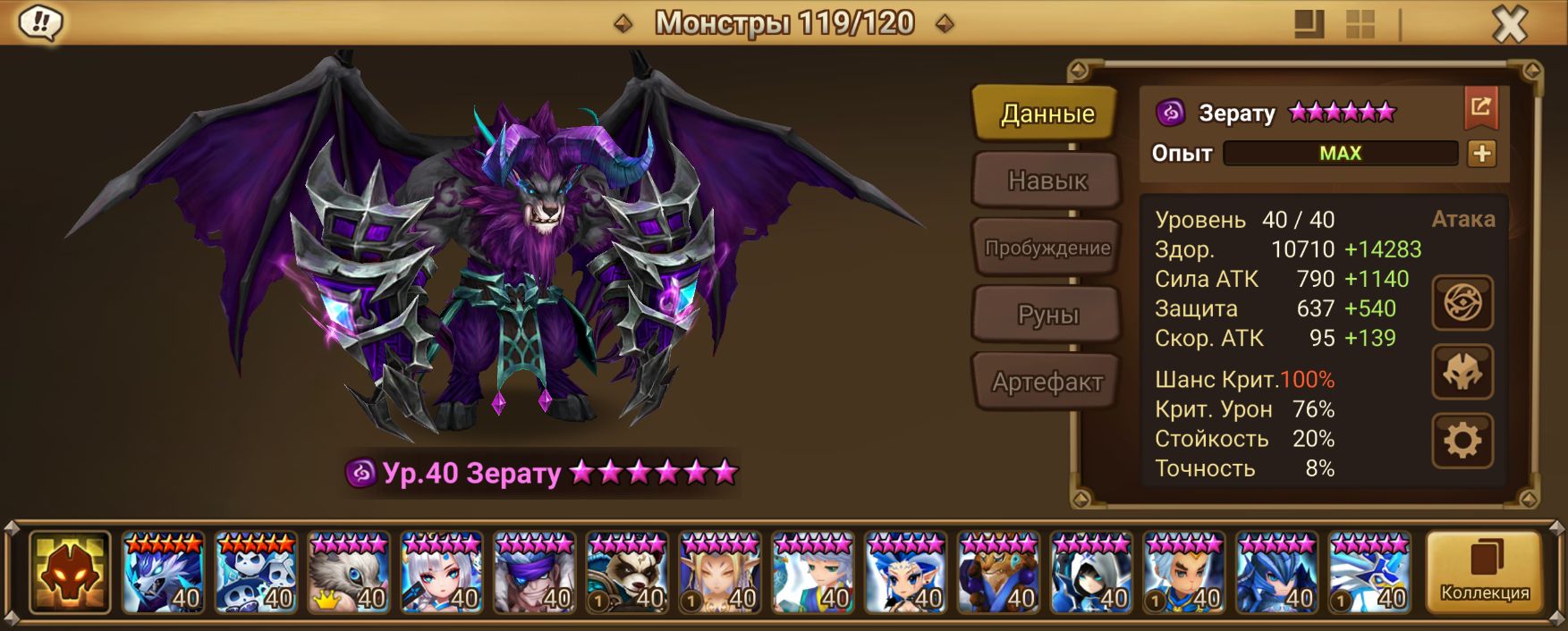Open the Коллекция button

click(1484, 573)
